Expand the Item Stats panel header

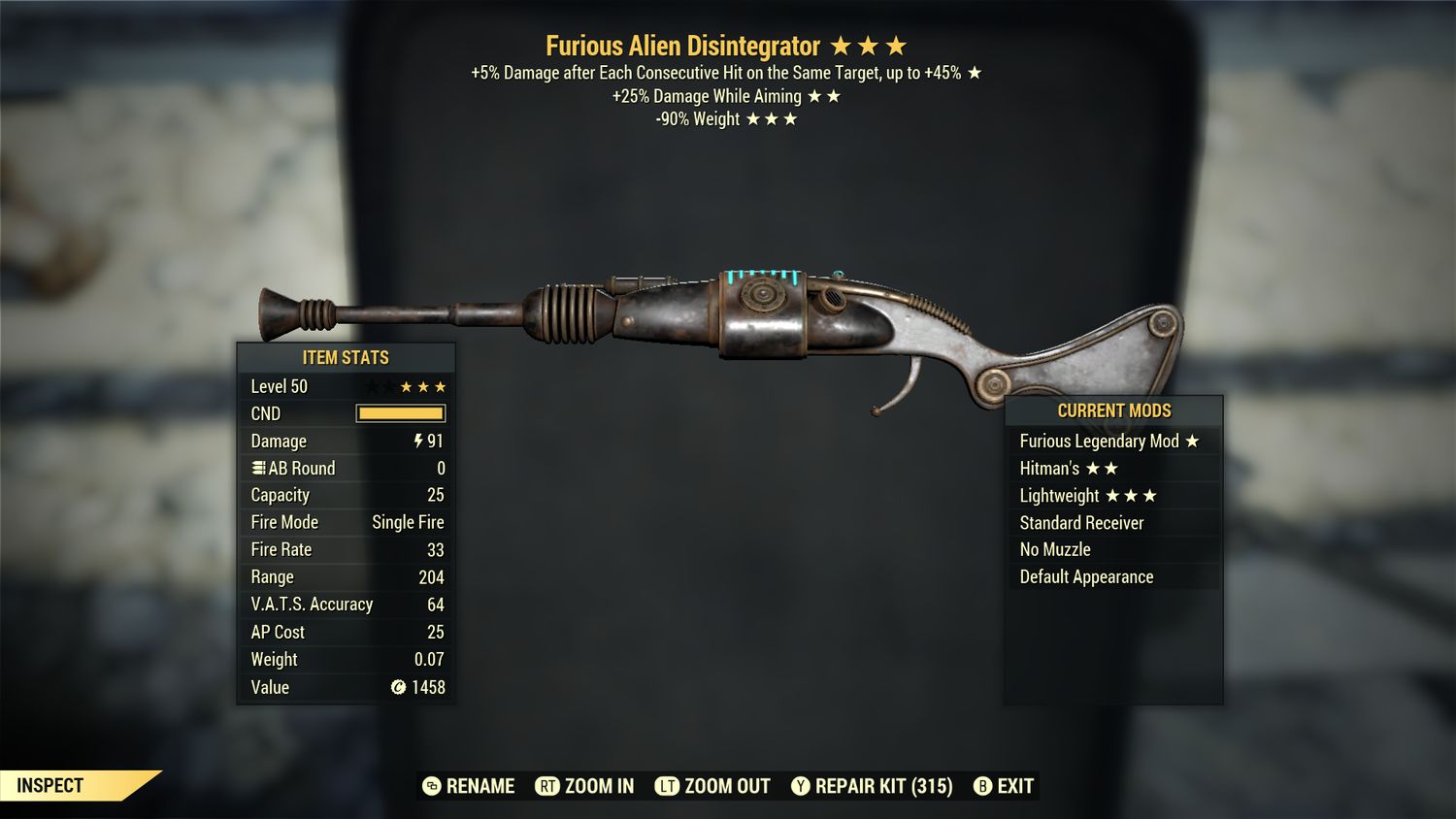pos(345,357)
